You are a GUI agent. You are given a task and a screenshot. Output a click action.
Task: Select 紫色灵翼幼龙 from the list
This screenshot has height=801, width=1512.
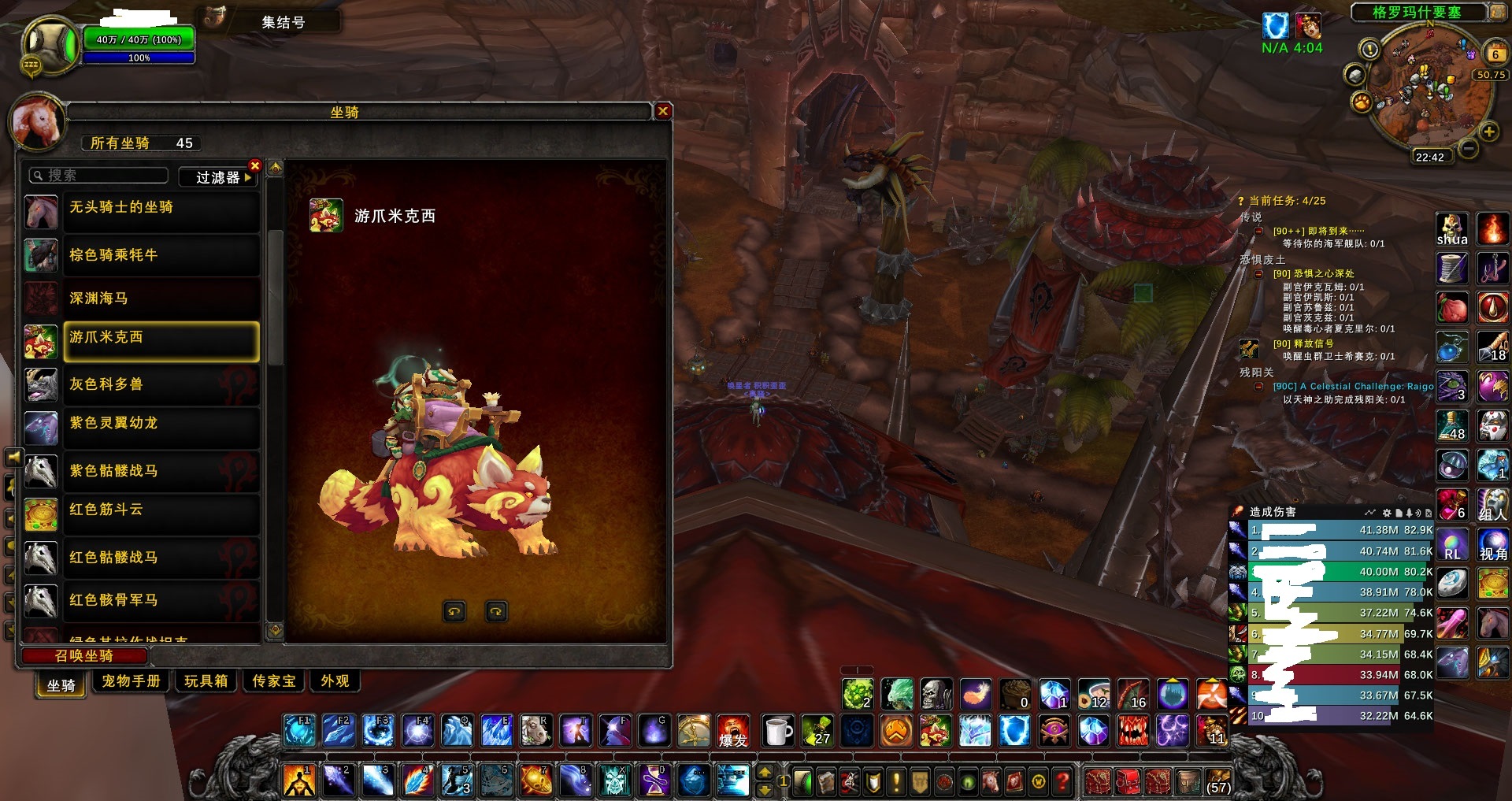point(161,424)
